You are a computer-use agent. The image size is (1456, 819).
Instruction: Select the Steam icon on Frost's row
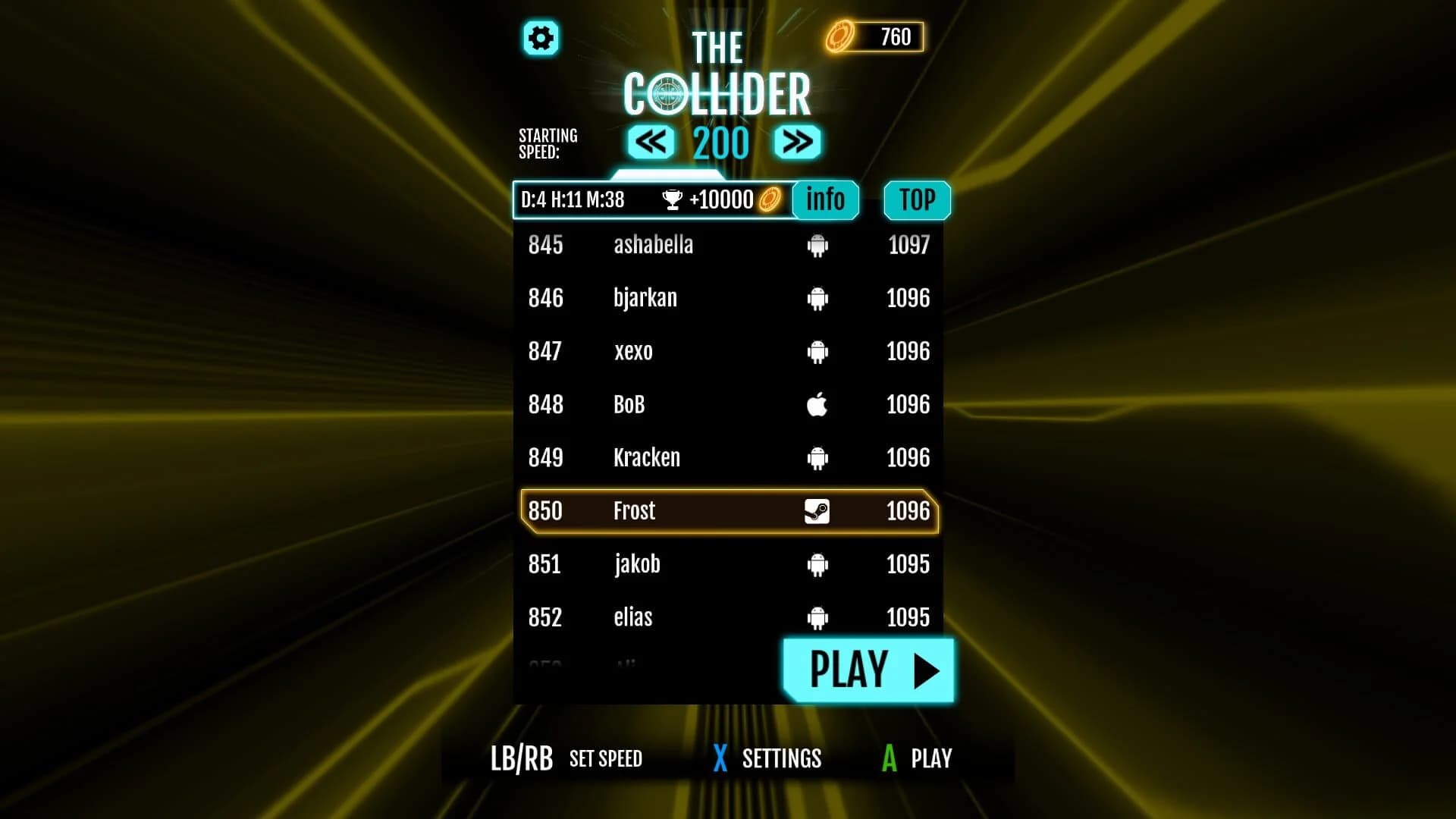[x=817, y=511]
